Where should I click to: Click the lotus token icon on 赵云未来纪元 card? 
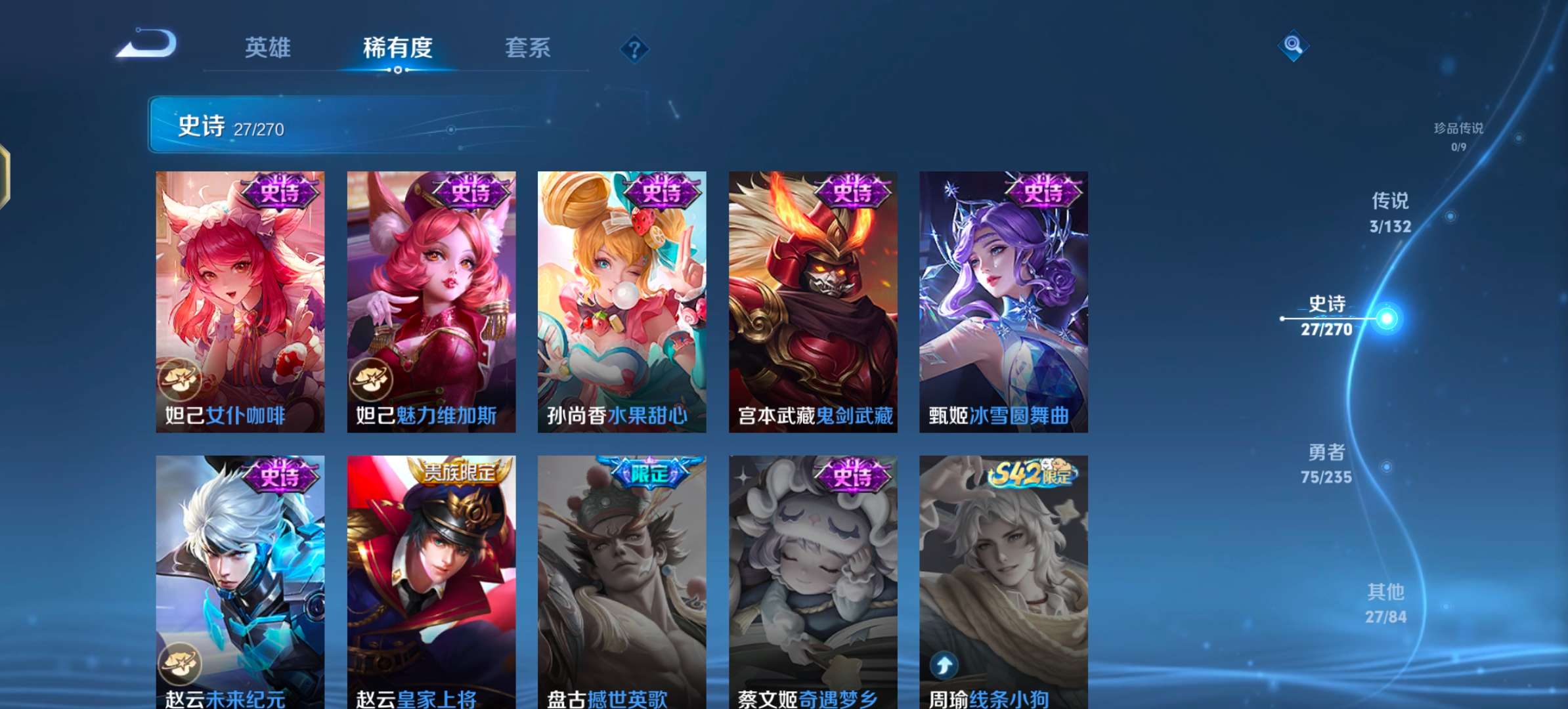point(181,664)
